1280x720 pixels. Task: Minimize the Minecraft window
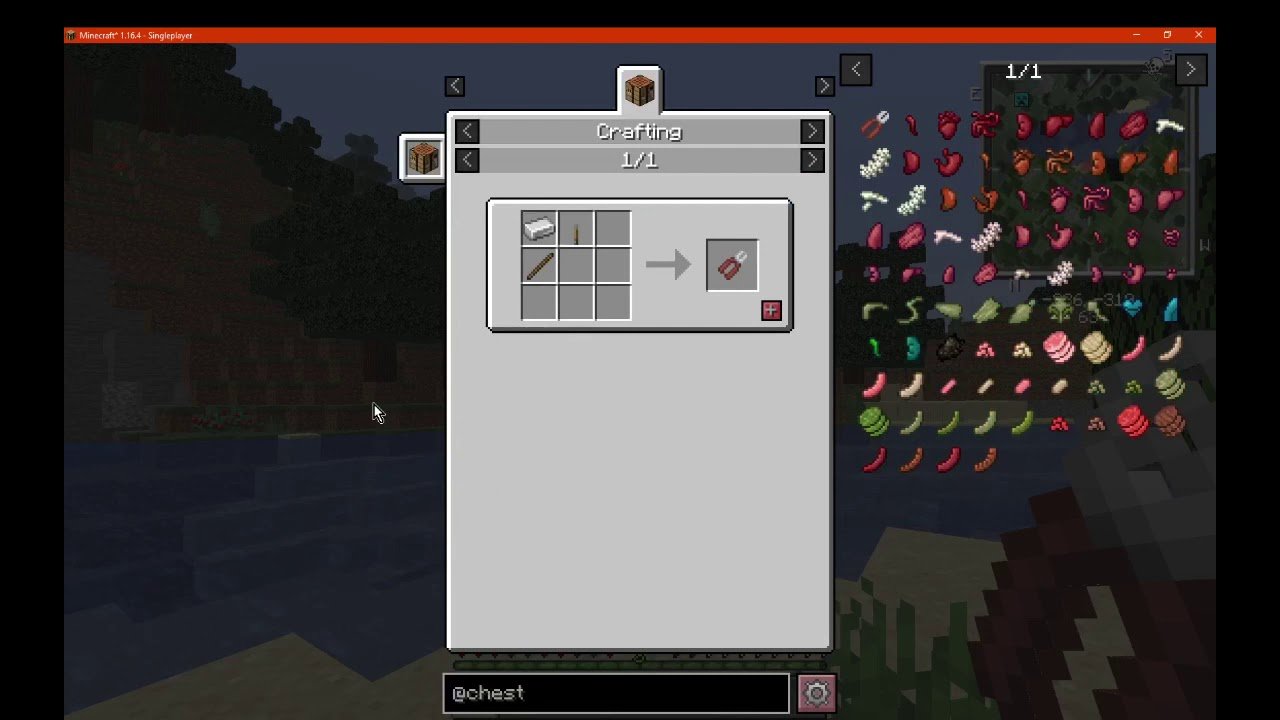(x=1136, y=35)
